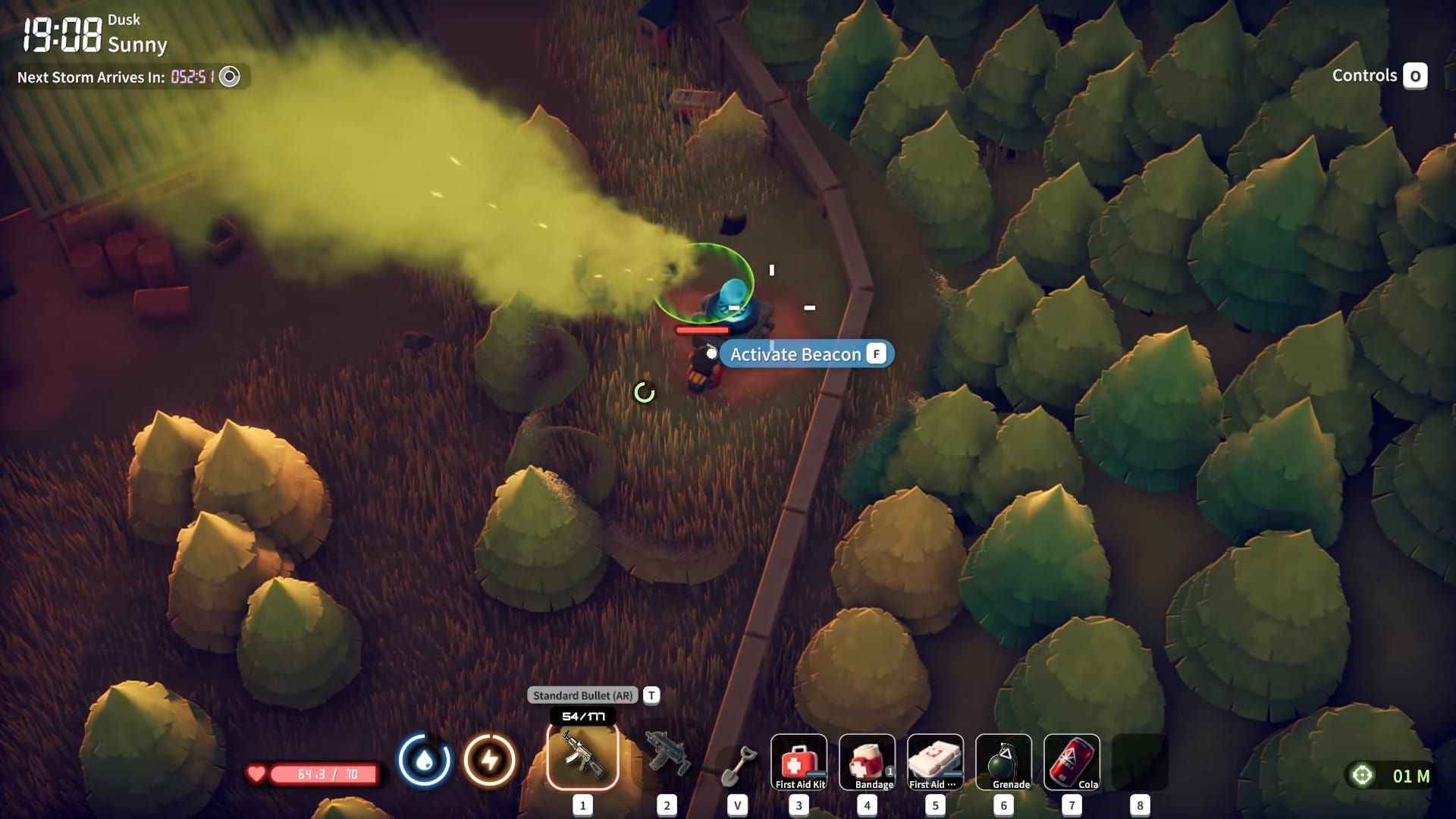This screenshot has height=819, width=1456.
Task: Select the assault rifle weapon slot
Action: pos(582,757)
